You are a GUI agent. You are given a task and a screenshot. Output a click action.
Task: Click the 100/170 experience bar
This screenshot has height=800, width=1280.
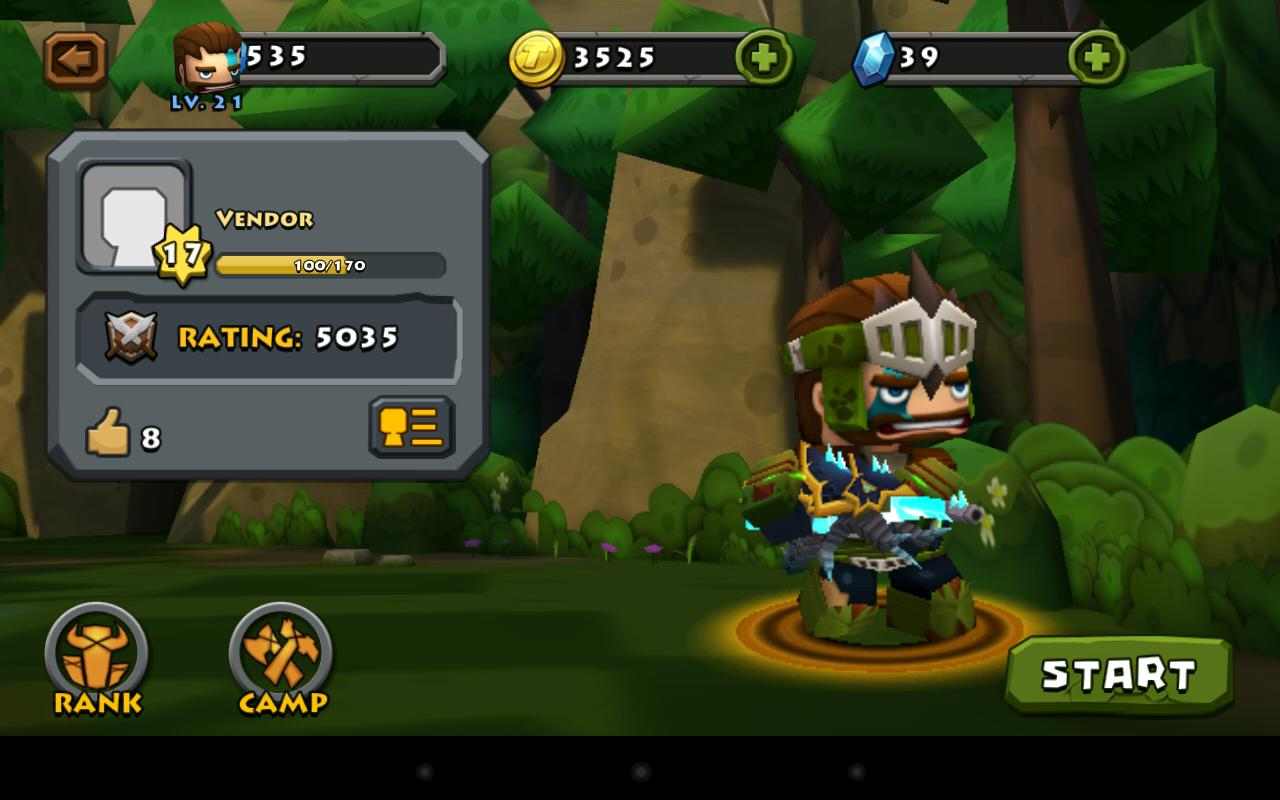click(x=330, y=266)
